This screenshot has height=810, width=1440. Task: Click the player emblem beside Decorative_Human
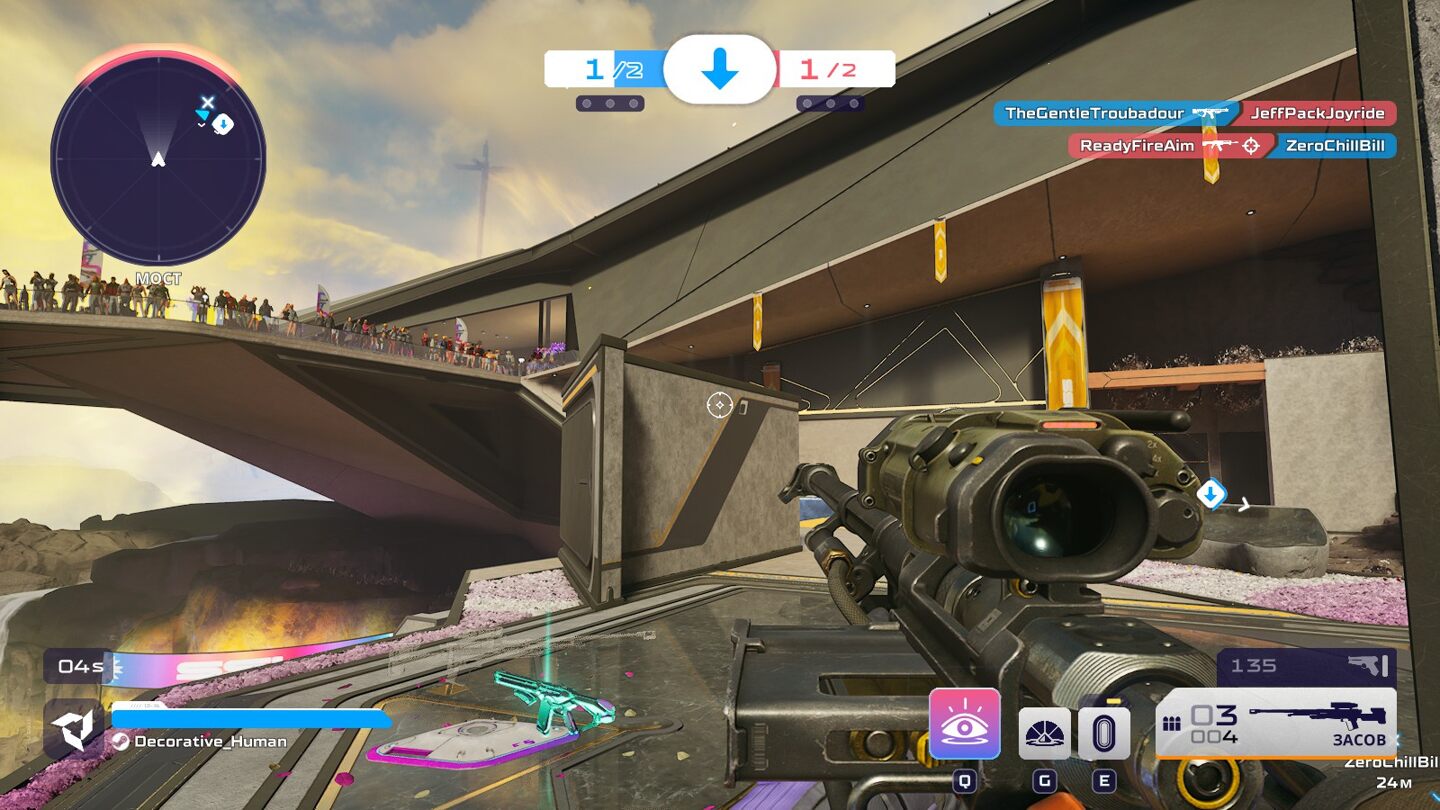[x=73, y=729]
